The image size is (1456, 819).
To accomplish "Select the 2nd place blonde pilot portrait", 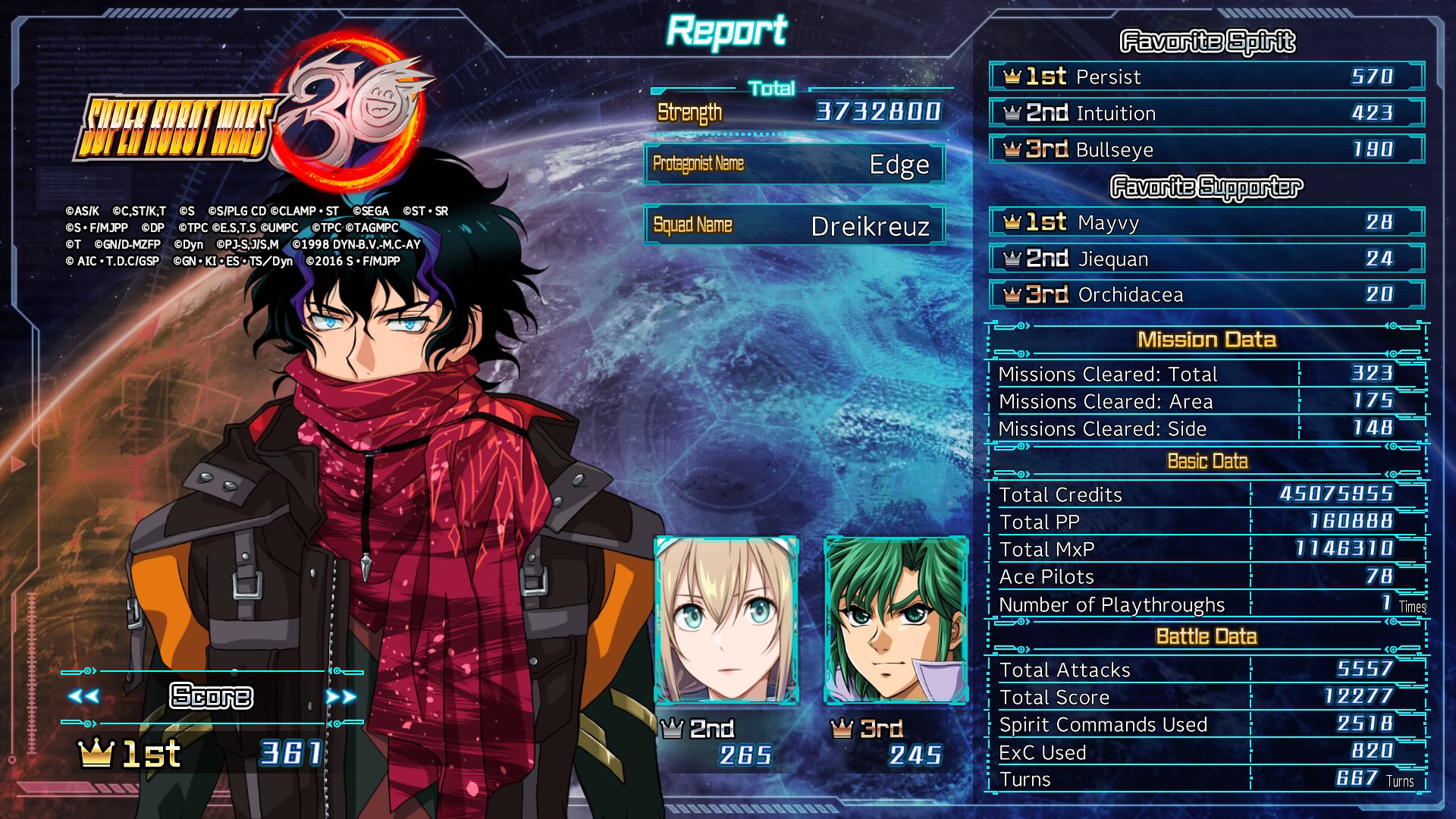I will tap(726, 620).
